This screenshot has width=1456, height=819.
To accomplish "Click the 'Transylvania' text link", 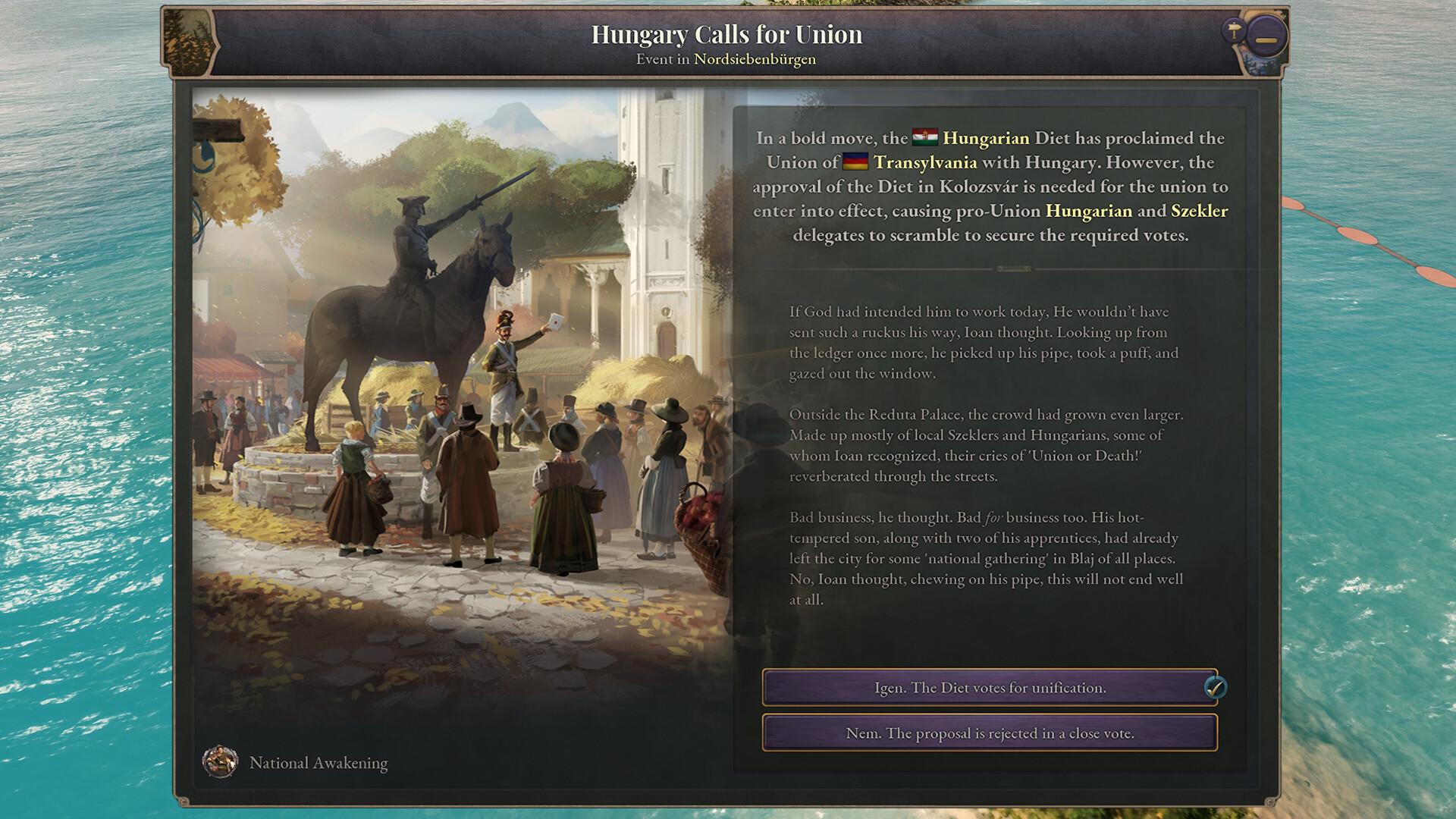I will pos(926,161).
